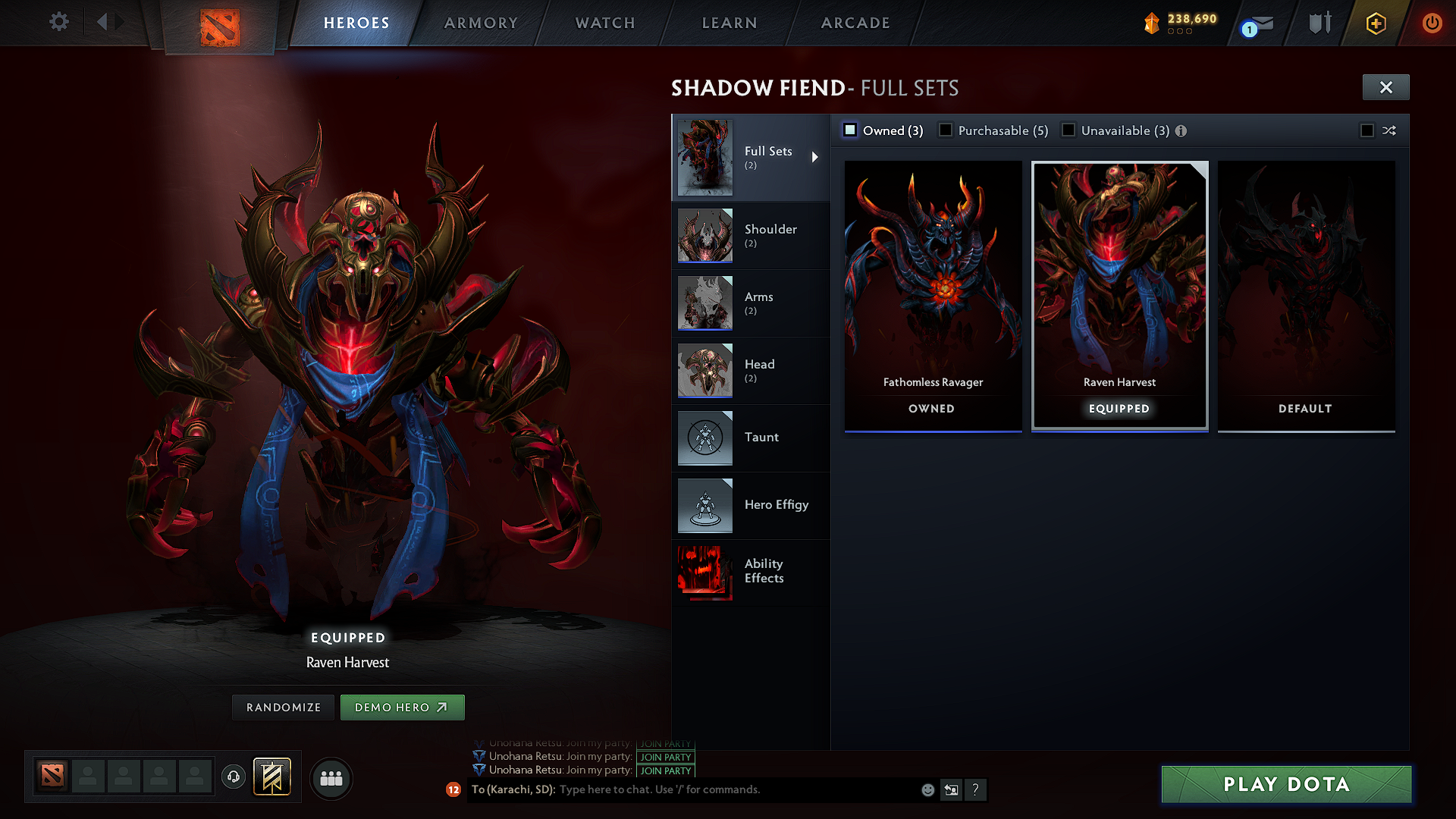Open the LEARN tab
Image resolution: width=1456 pixels, height=819 pixels.
[x=729, y=23]
